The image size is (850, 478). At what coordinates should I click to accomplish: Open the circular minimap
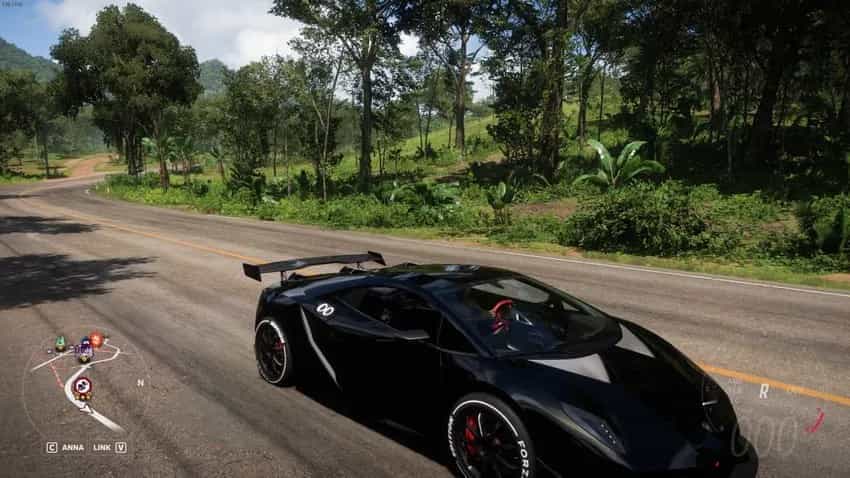(83, 385)
